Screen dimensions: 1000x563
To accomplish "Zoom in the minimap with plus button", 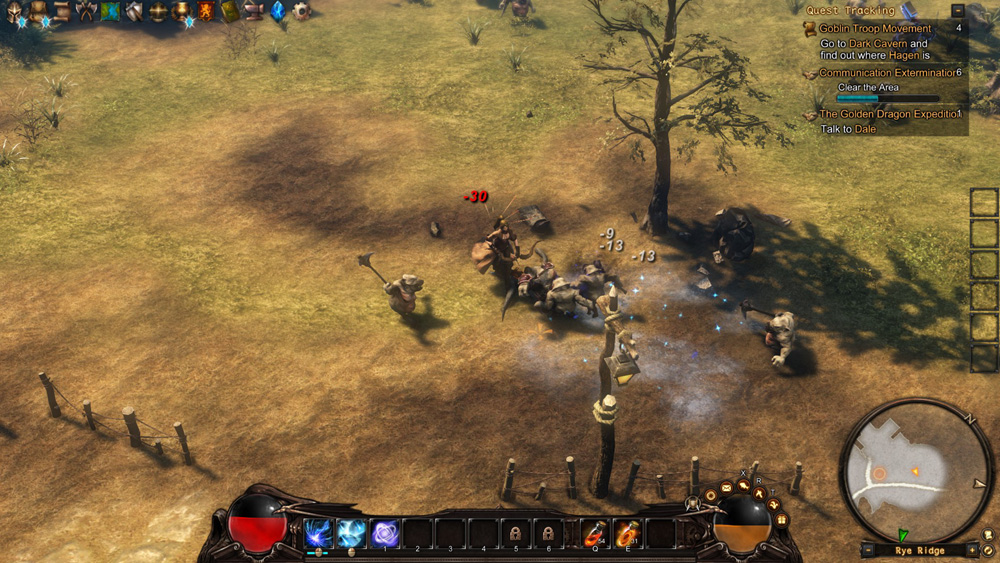I will (x=971, y=550).
